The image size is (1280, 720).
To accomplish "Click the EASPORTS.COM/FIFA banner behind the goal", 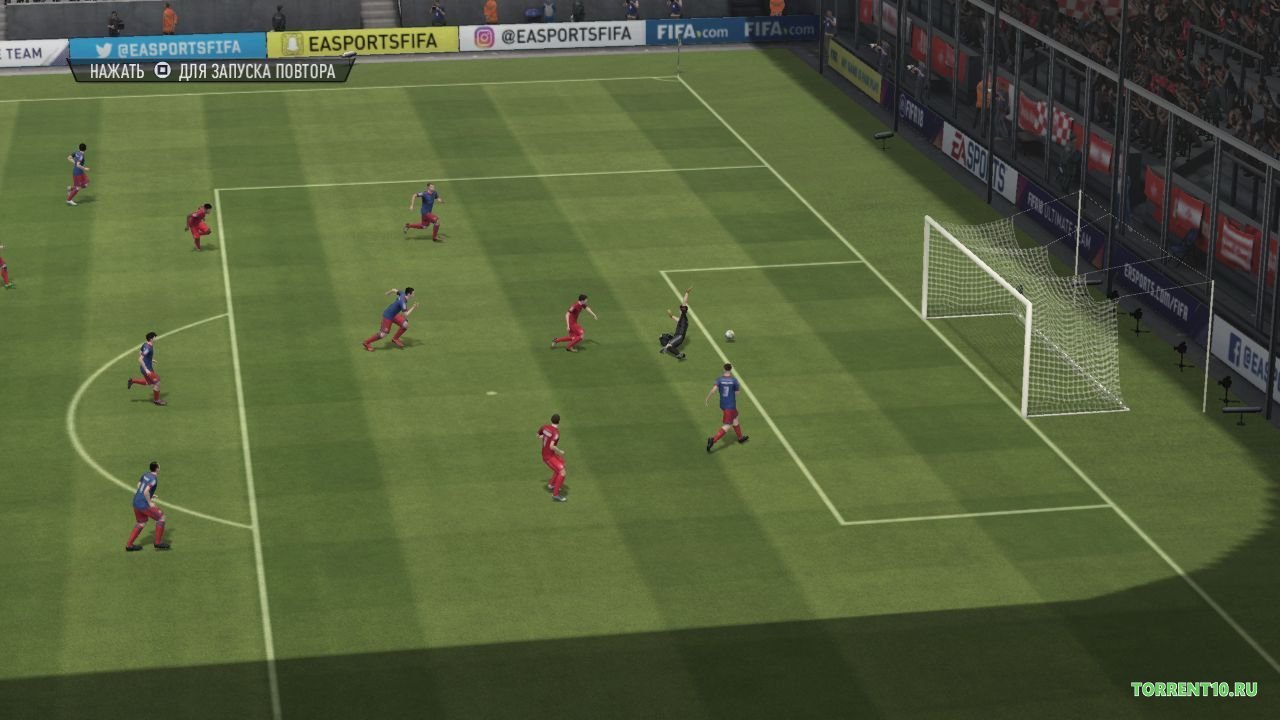I will [x=1157, y=290].
